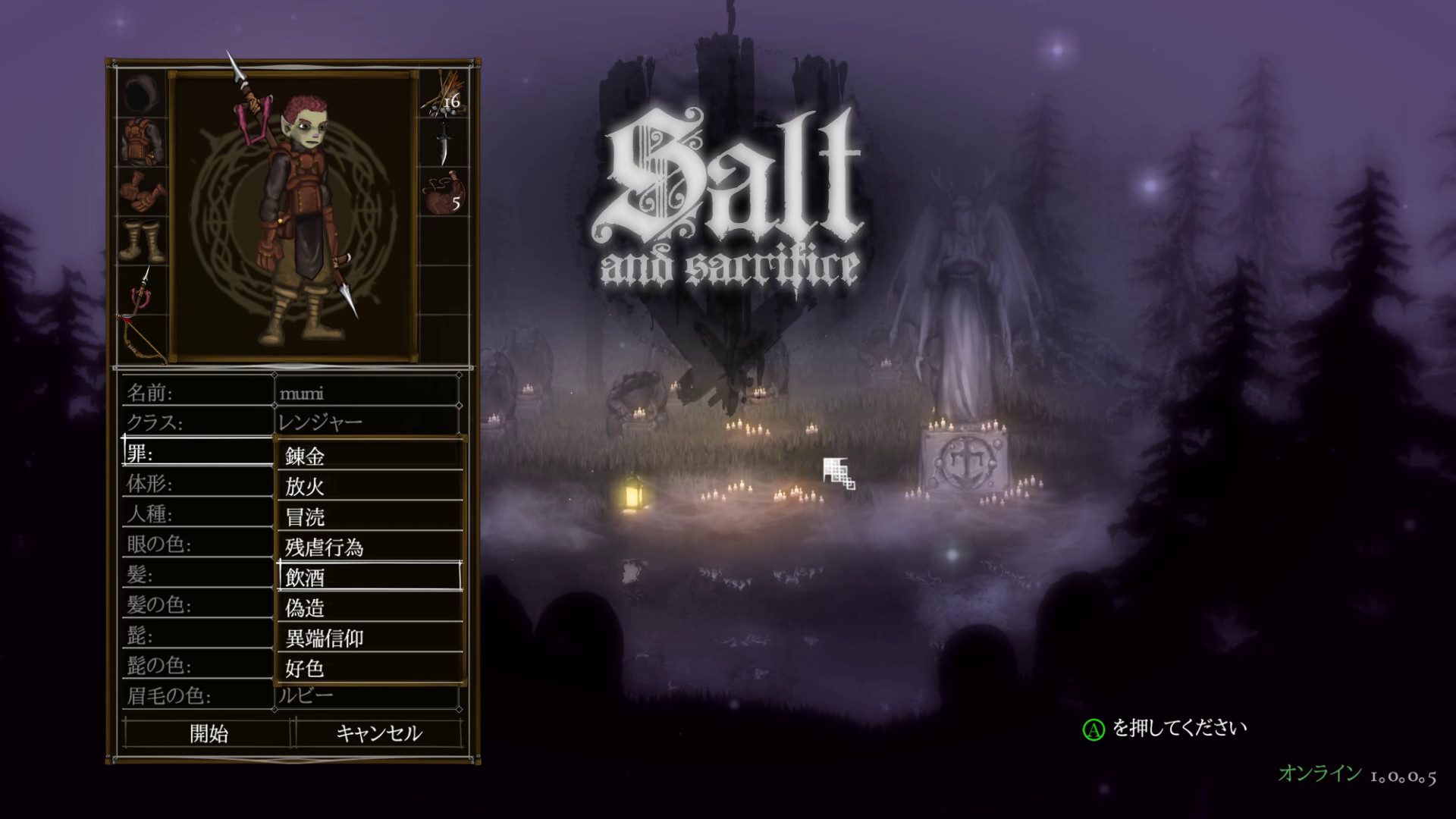Screen dimensions: 1456x819
Task: Select the hood equipment slot icon
Action: (x=140, y=93)
